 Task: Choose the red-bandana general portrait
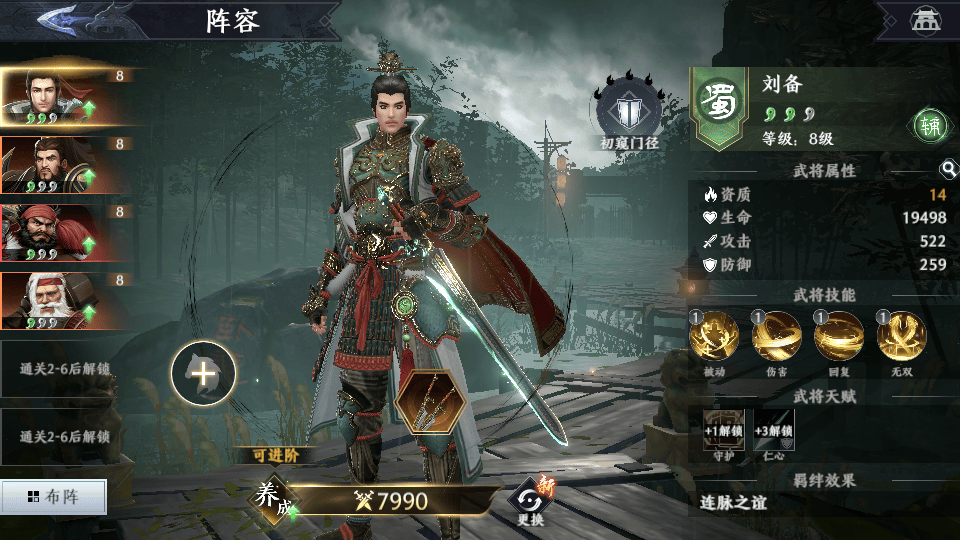(x=65, y=233)
